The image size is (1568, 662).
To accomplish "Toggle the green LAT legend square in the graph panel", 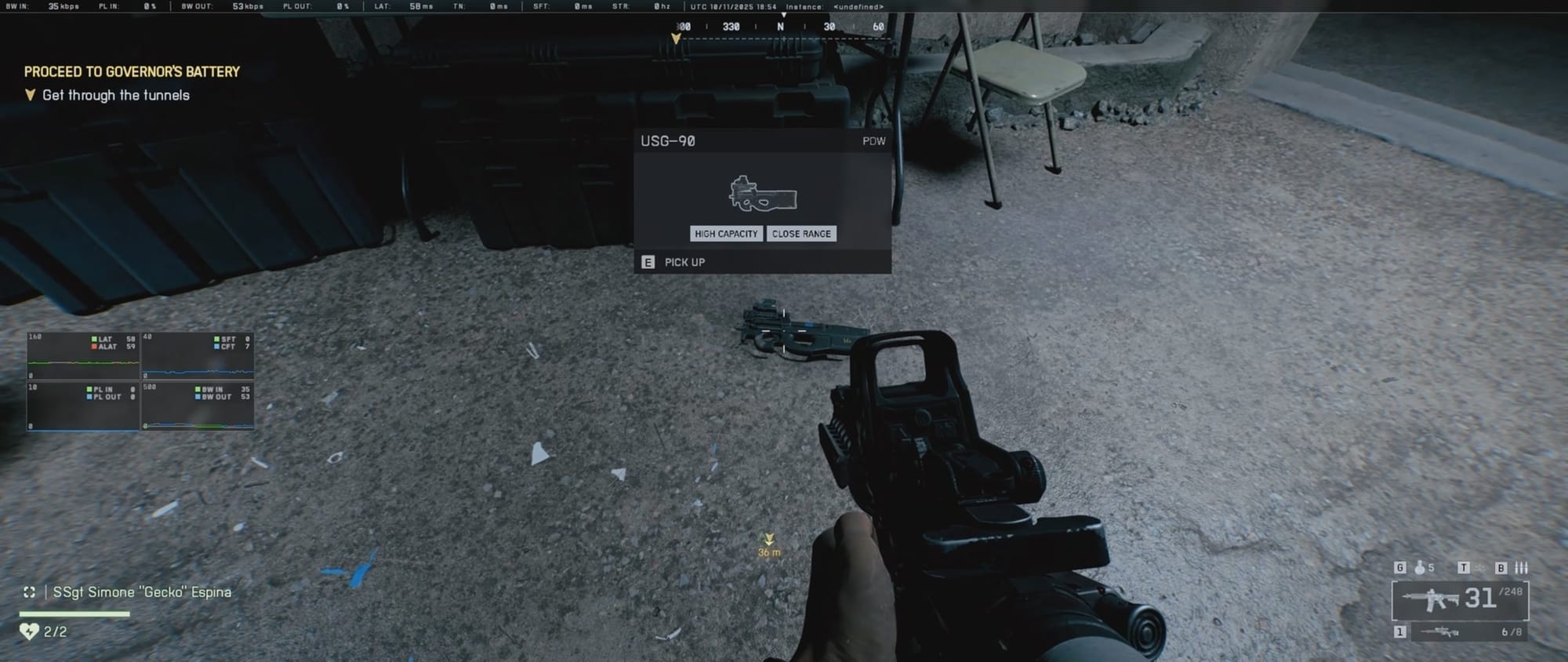I will point(93,339).
